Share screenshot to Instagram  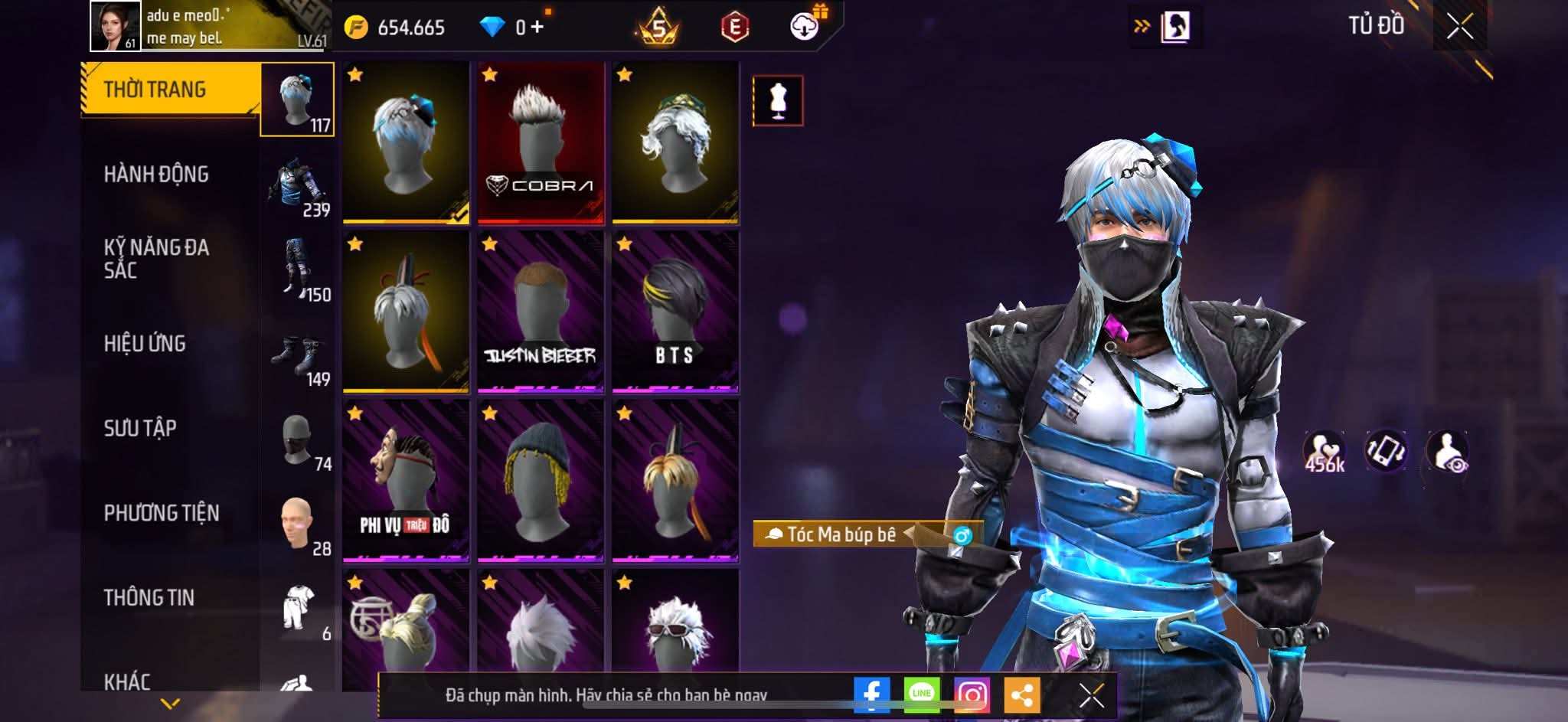(972, 695)
